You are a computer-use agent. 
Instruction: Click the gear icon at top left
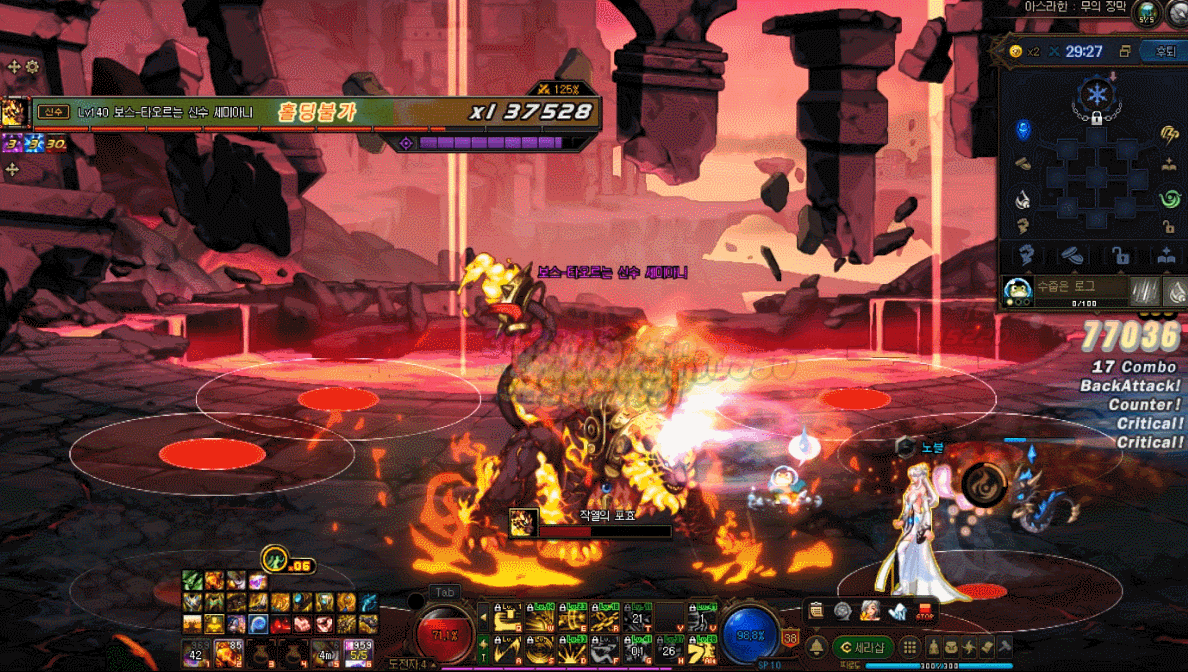point(33,67)
